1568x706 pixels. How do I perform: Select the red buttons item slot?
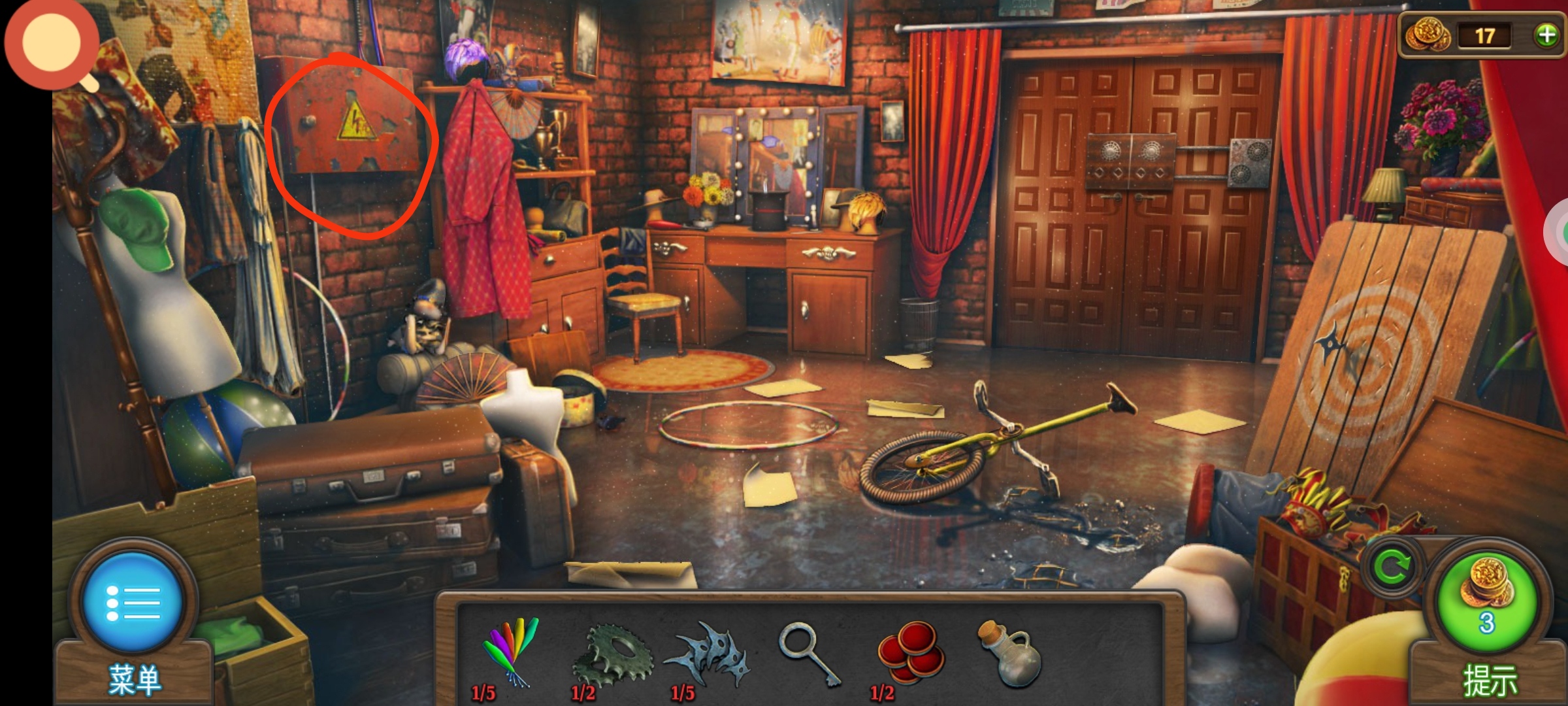click(x=910, y=652)
